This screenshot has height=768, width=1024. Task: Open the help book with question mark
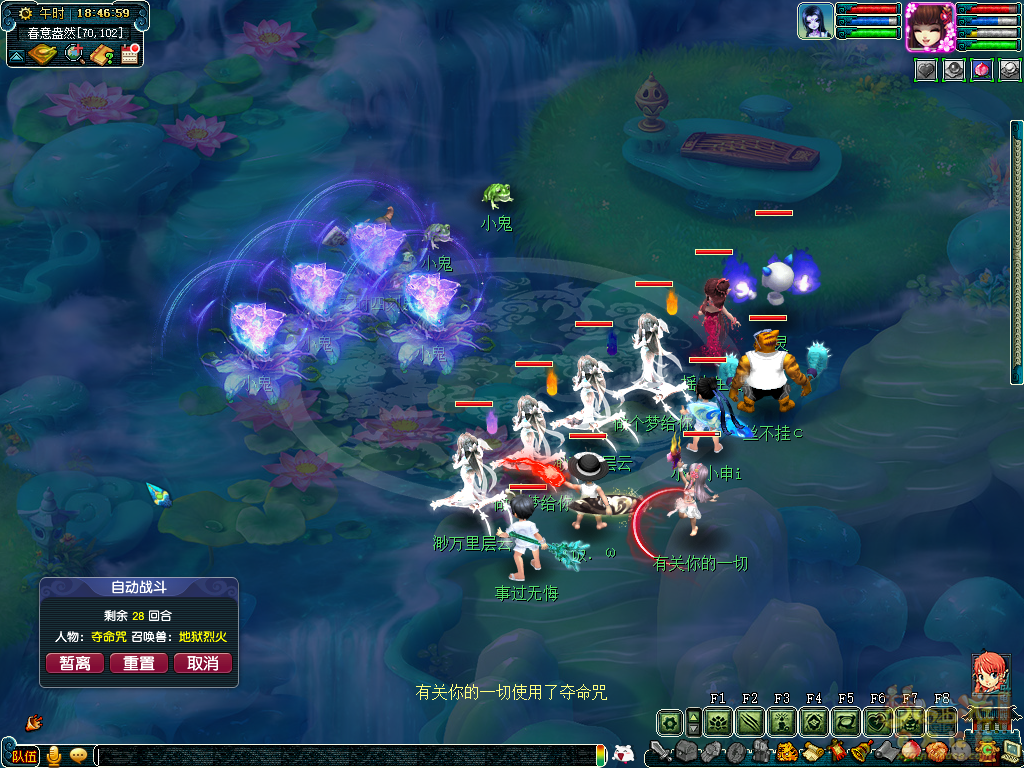101,54
